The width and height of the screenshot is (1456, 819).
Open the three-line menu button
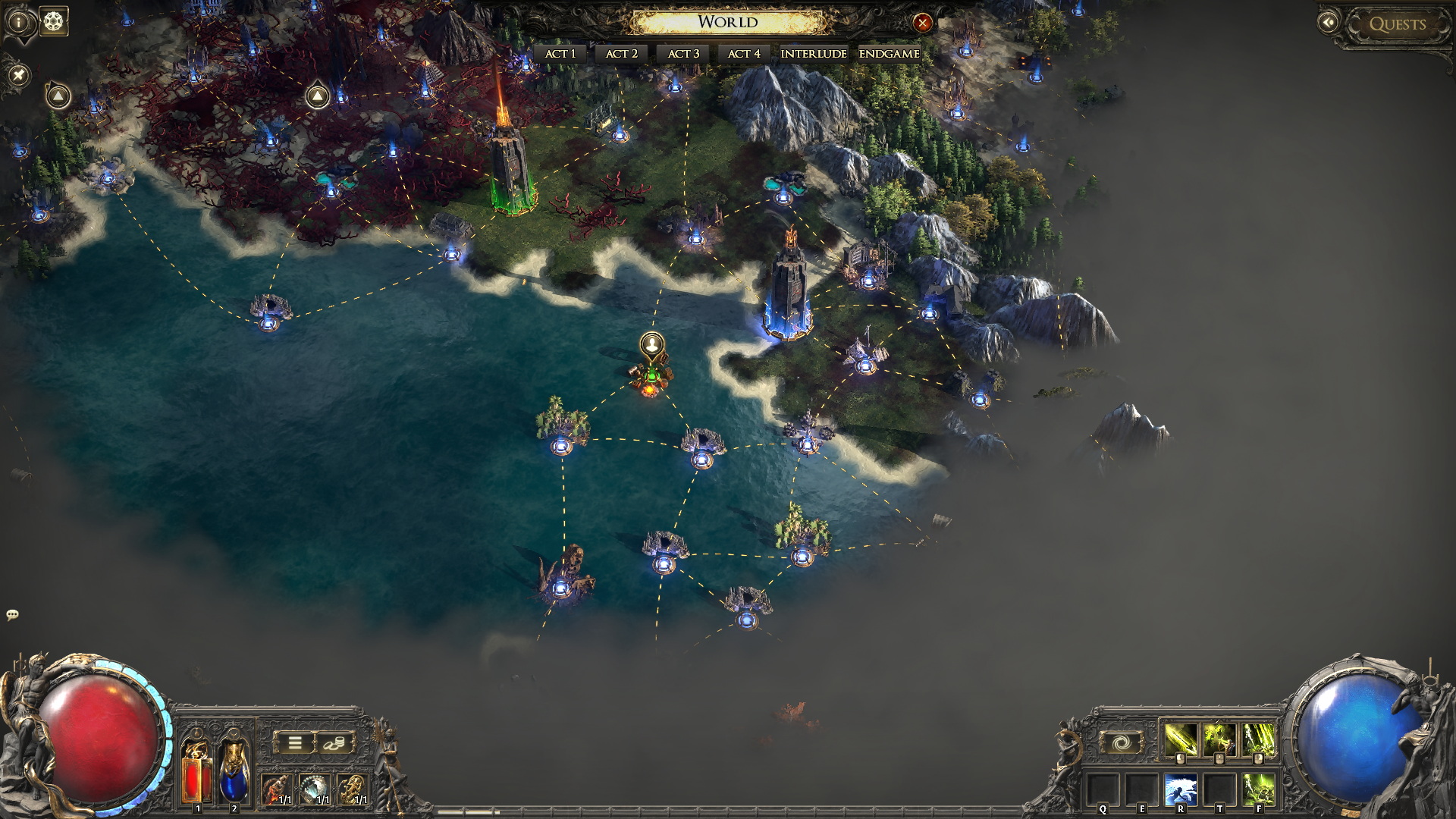pyautogui.click(x=295, y=743)
